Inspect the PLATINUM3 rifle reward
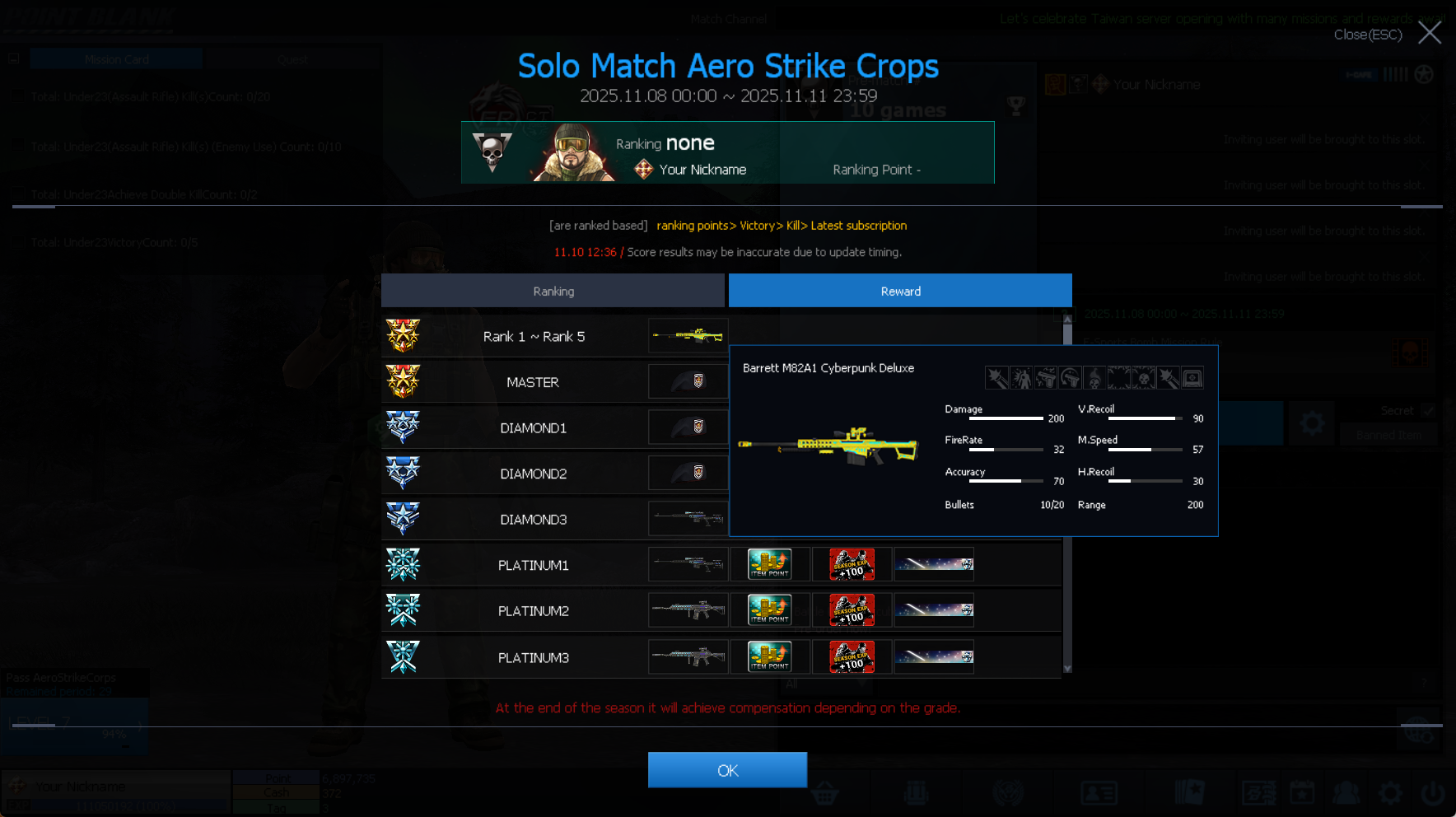Image resolution: width=1456 pixels, height=817 pixels. [688, 657]
